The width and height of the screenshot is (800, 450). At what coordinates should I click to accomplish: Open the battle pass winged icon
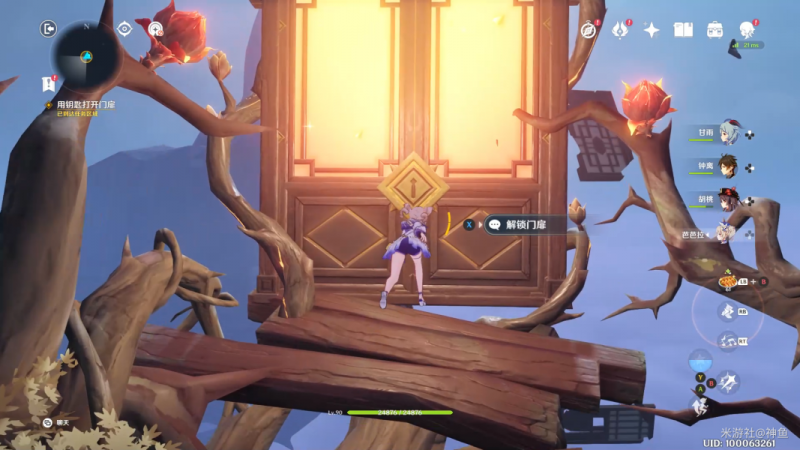620,30
